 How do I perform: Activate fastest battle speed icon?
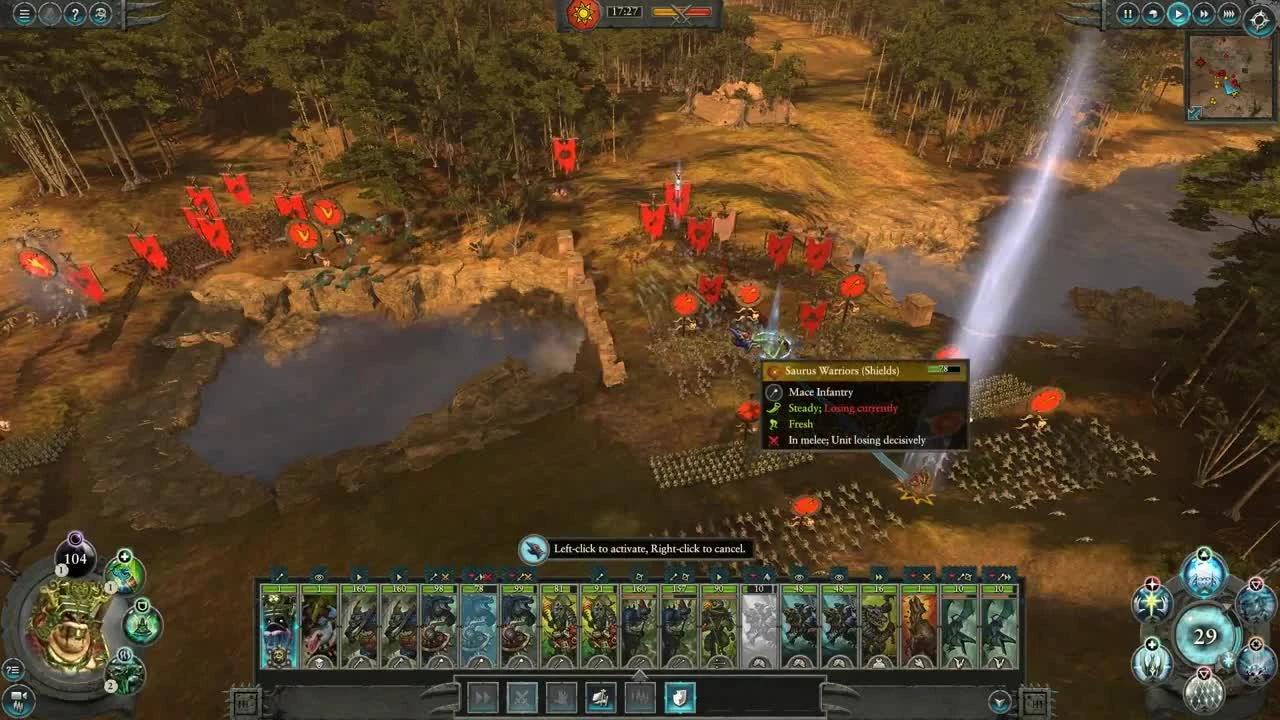pyautogui.click(x=1228, y=14)
